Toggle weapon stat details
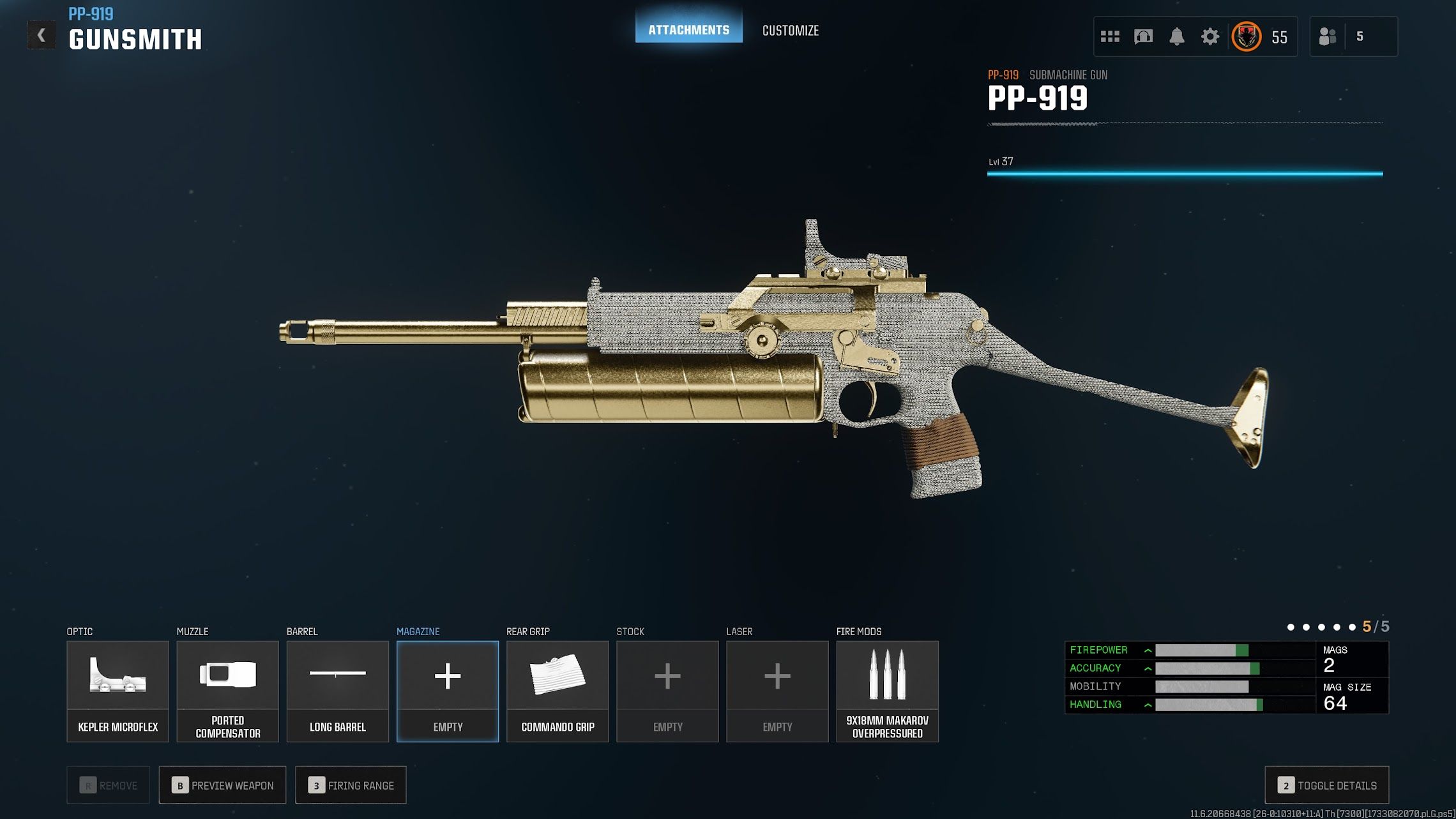Viewport: 1456px width, 819px height. click(x=1326, y=785)
